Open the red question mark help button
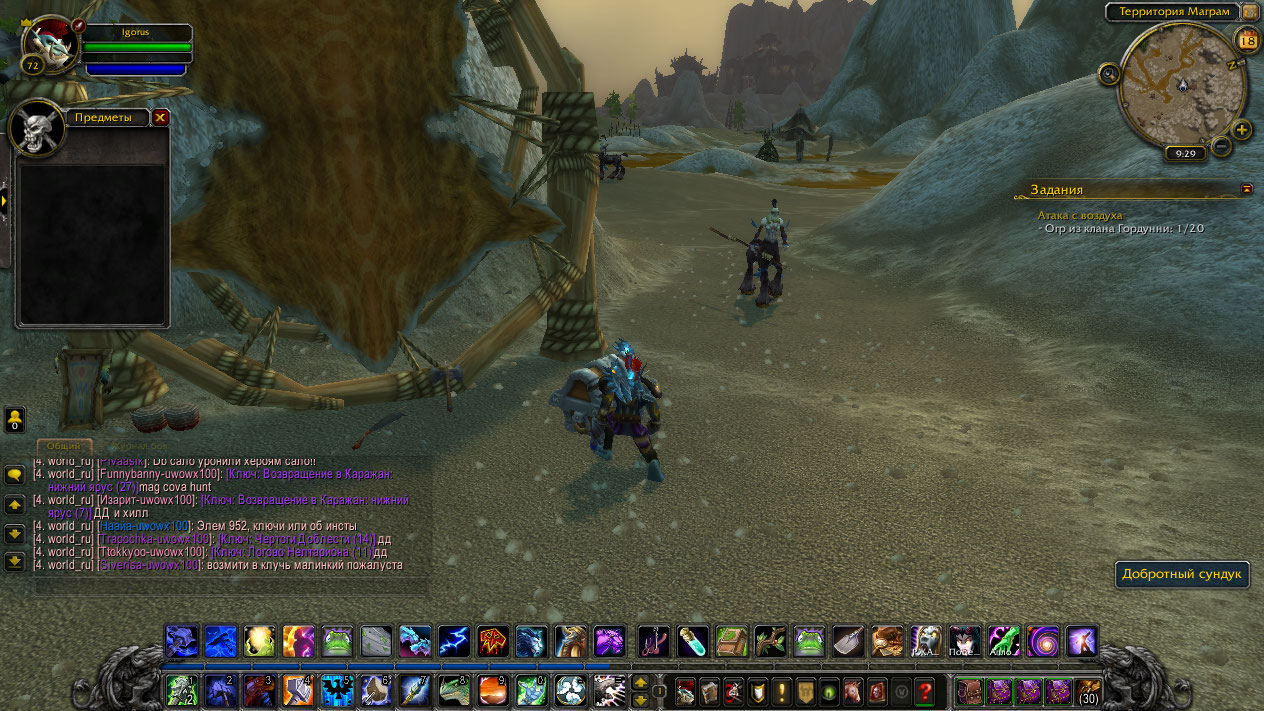This screenshot has height=711, width=1264. [924, 691]
